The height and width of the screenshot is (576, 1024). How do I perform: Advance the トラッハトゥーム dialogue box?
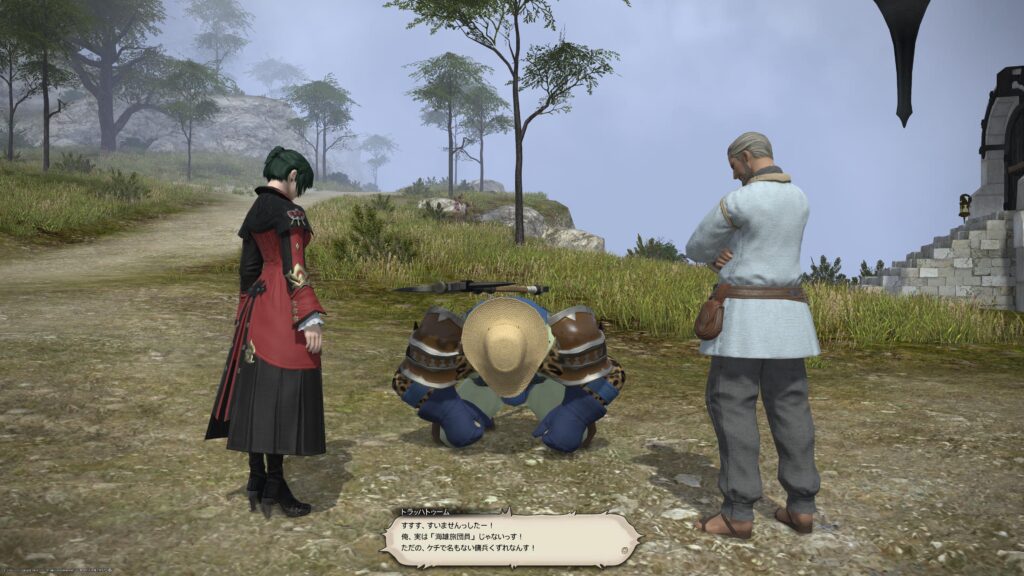[x=508, y=540]
